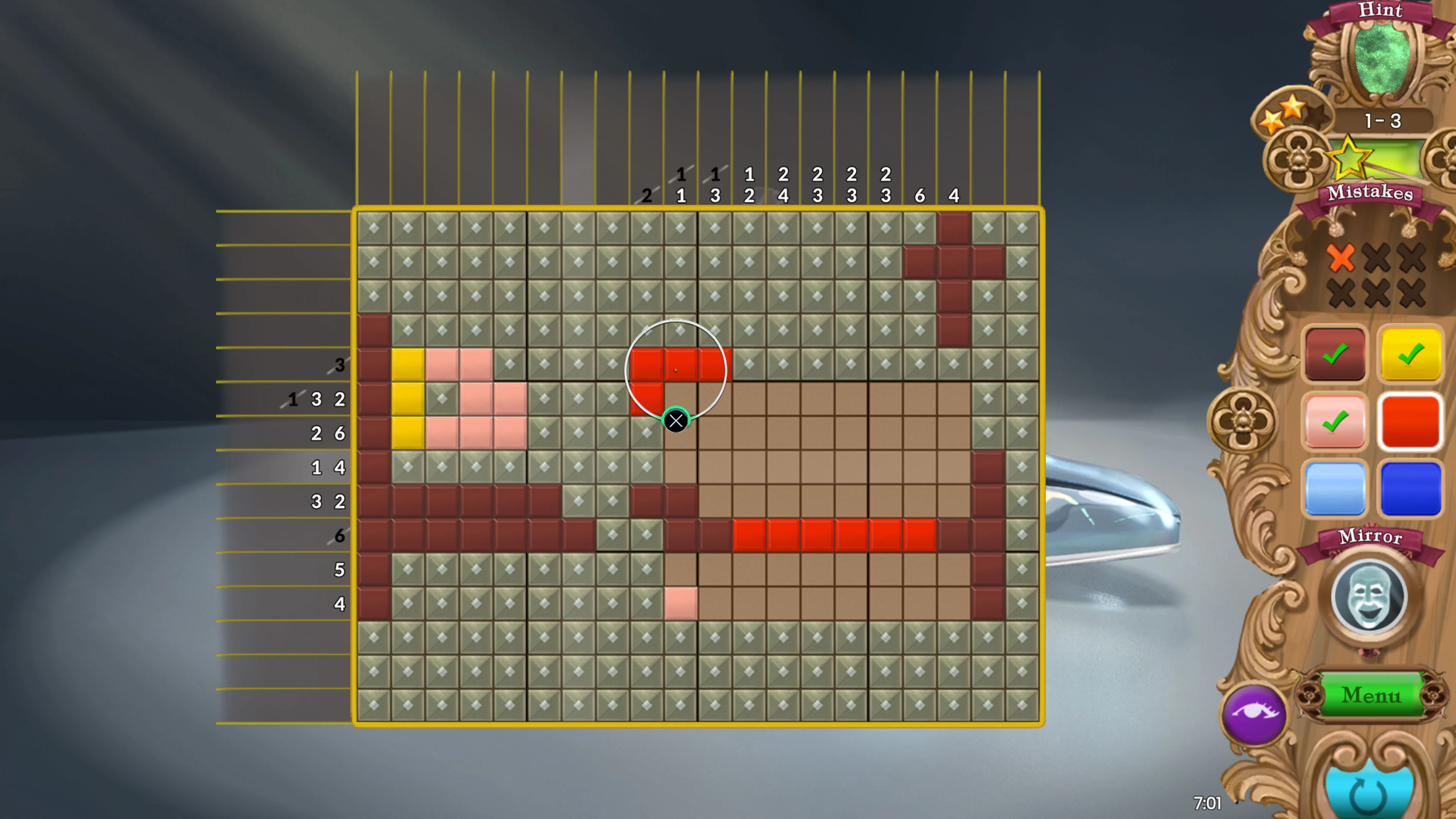Open the game Menu
The image size is (1456, 819).
pos(1370,696)
